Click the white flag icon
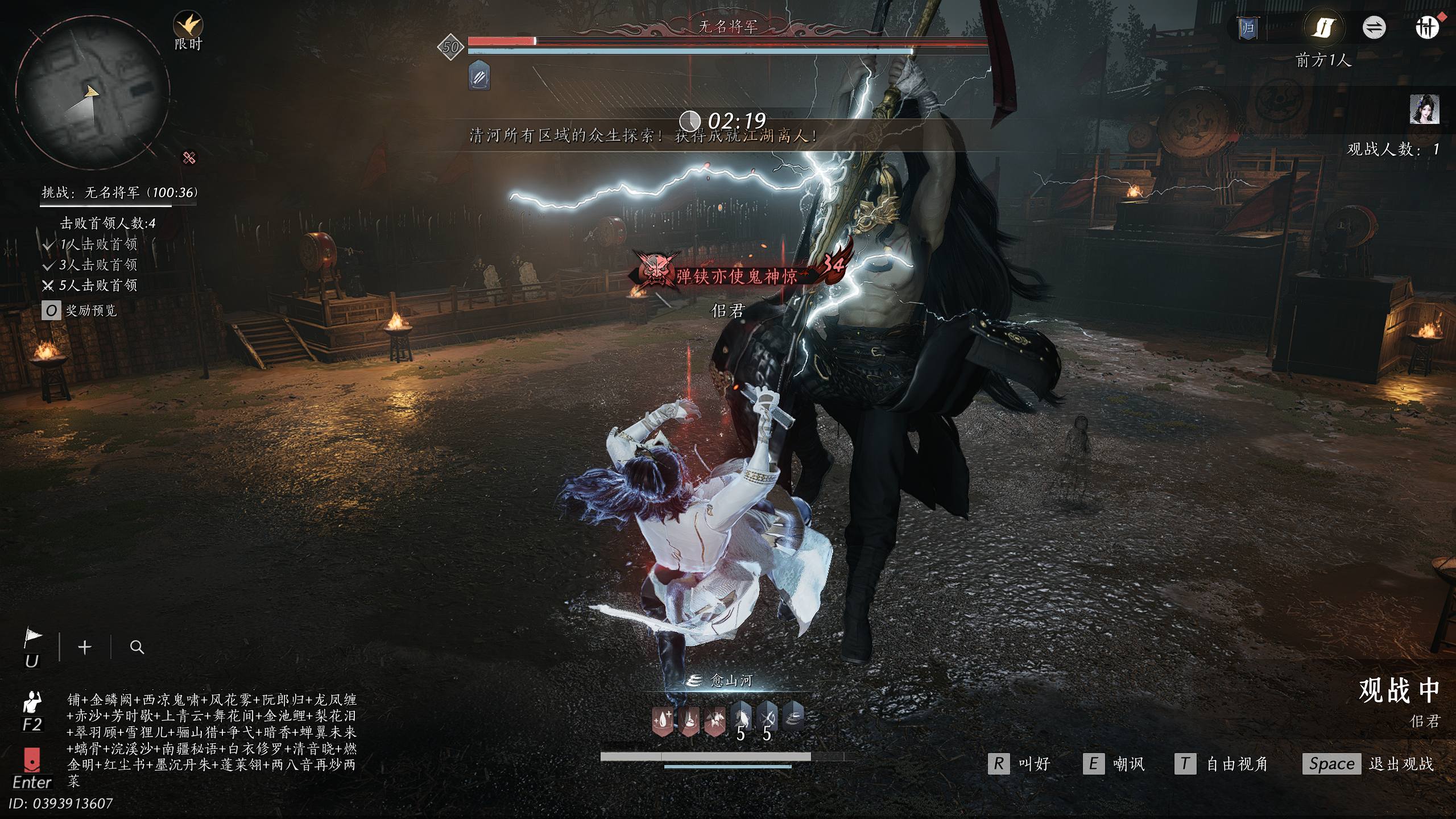 [x=32, y=638]
